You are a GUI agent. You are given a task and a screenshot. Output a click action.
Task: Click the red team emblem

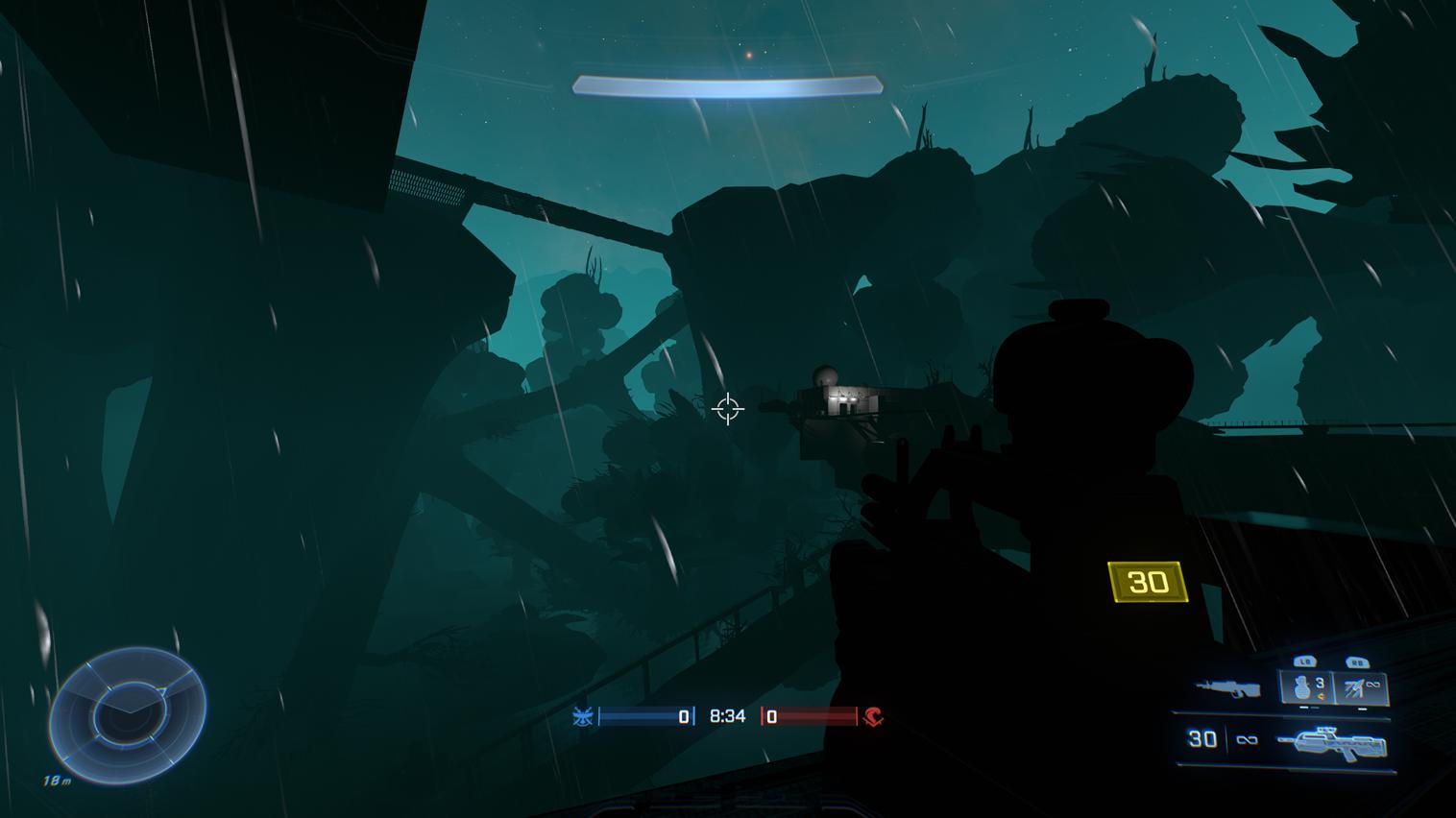873,717
